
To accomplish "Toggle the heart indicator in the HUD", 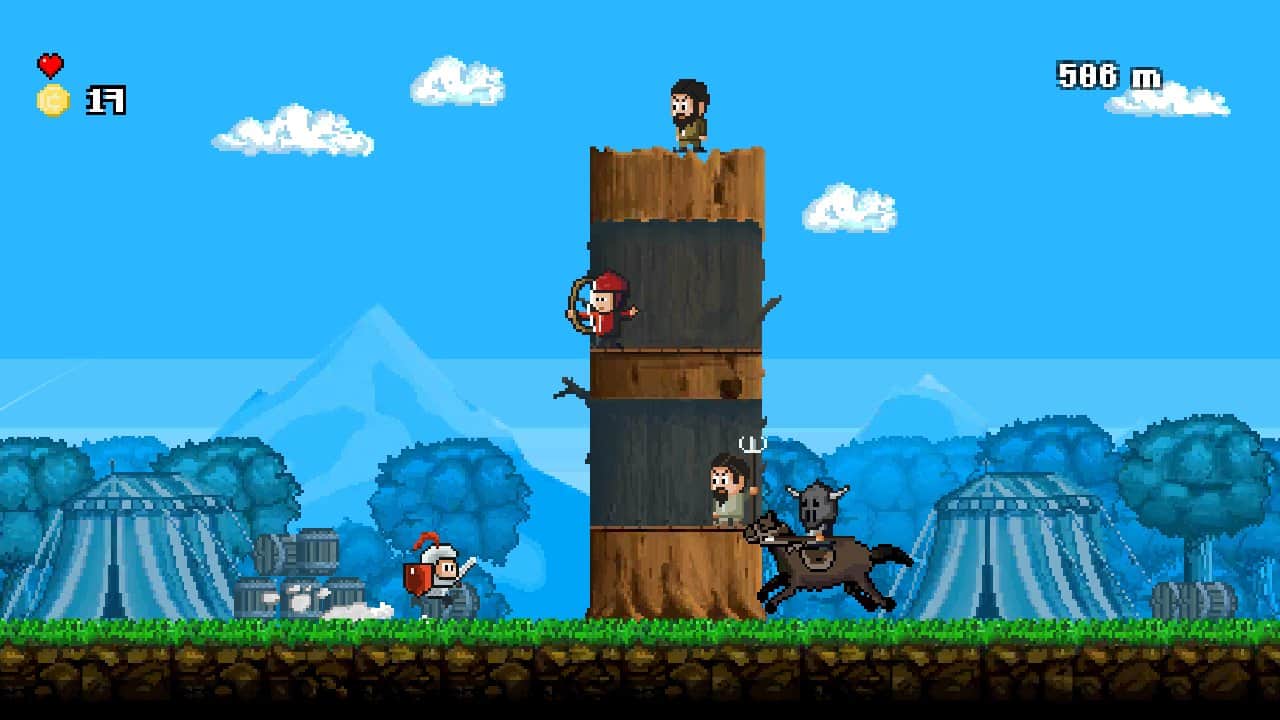I will point(49,66).
